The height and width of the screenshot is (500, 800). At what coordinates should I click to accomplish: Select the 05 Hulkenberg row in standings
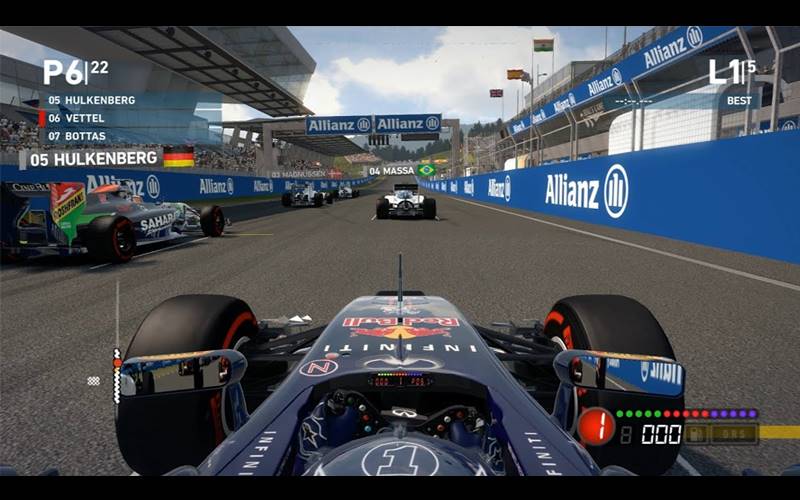tap(90, 100)
